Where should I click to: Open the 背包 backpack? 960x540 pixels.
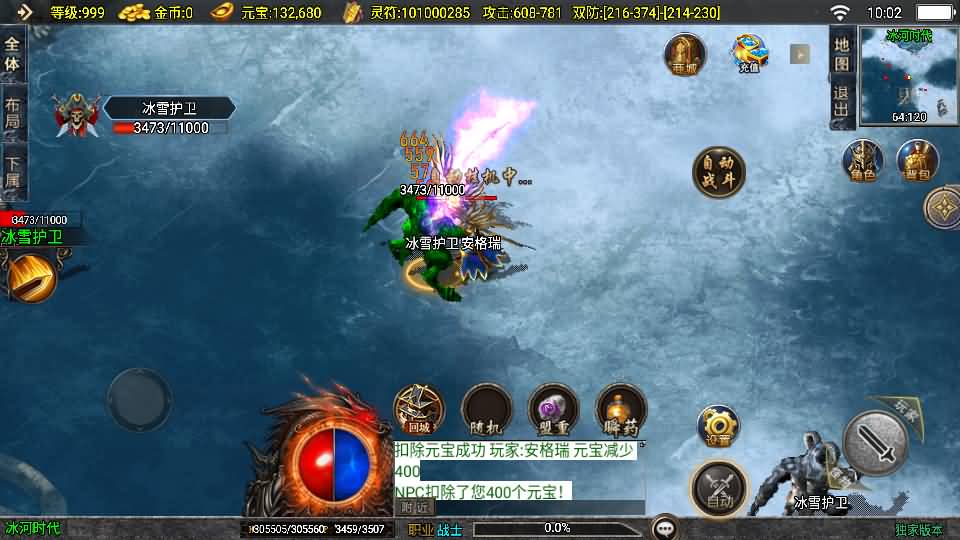916,162
